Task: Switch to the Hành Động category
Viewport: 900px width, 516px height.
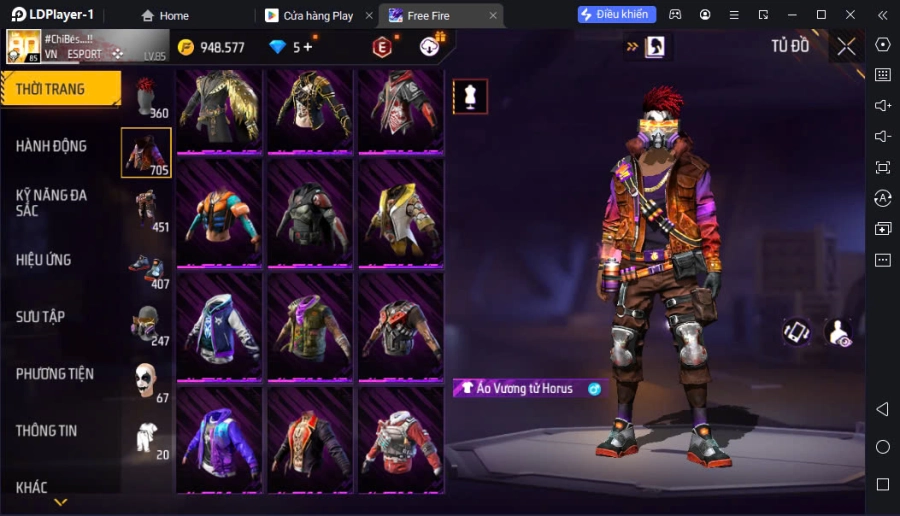Action: [x=52, y=146]
